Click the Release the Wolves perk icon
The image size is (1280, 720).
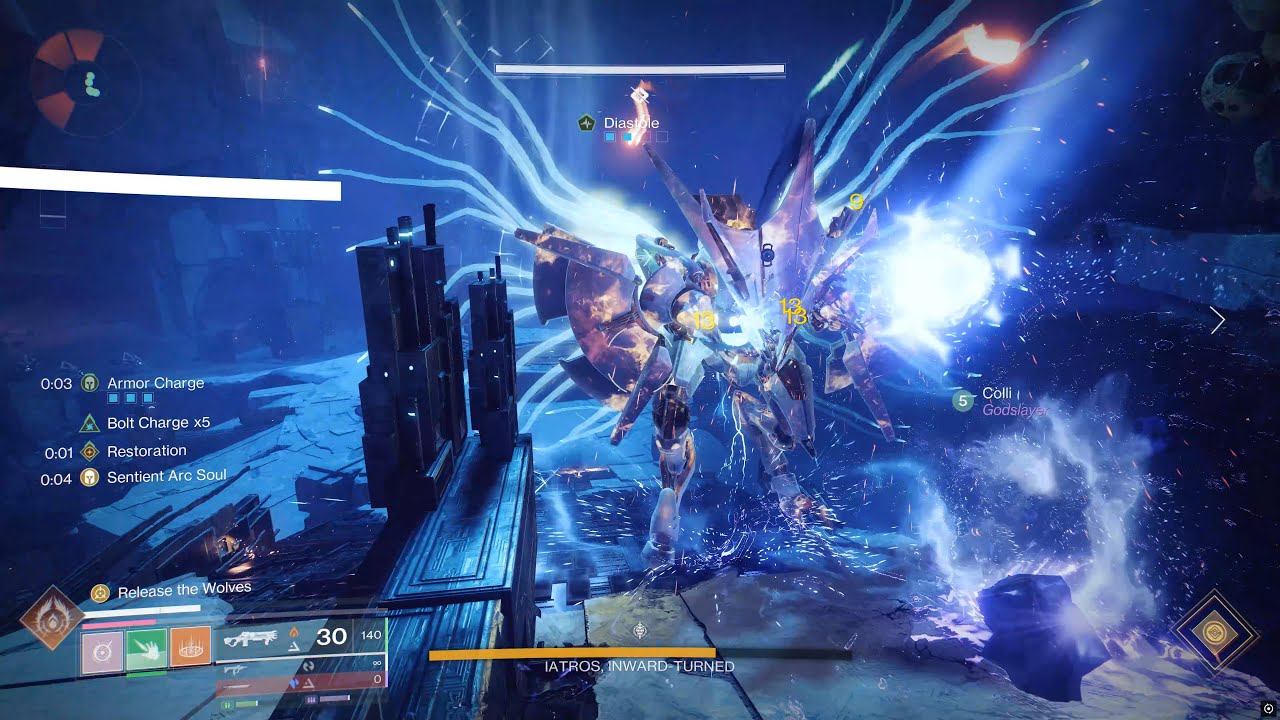pos(100,592)
